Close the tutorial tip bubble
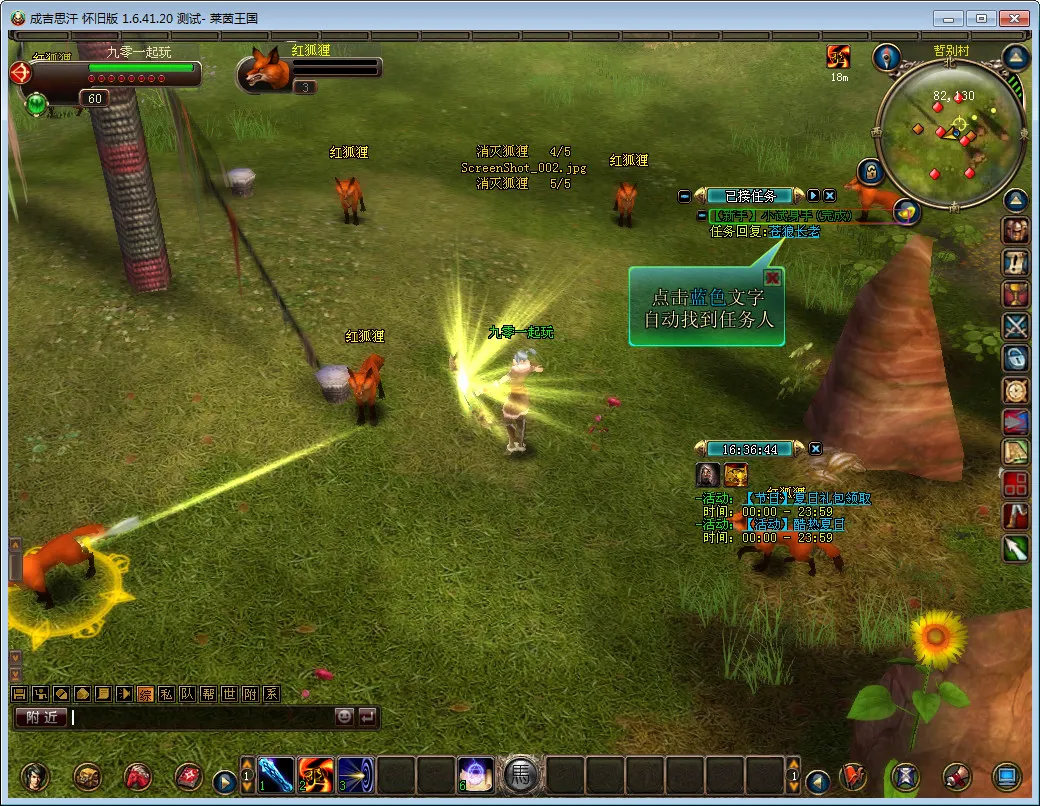 coord(772,278)
